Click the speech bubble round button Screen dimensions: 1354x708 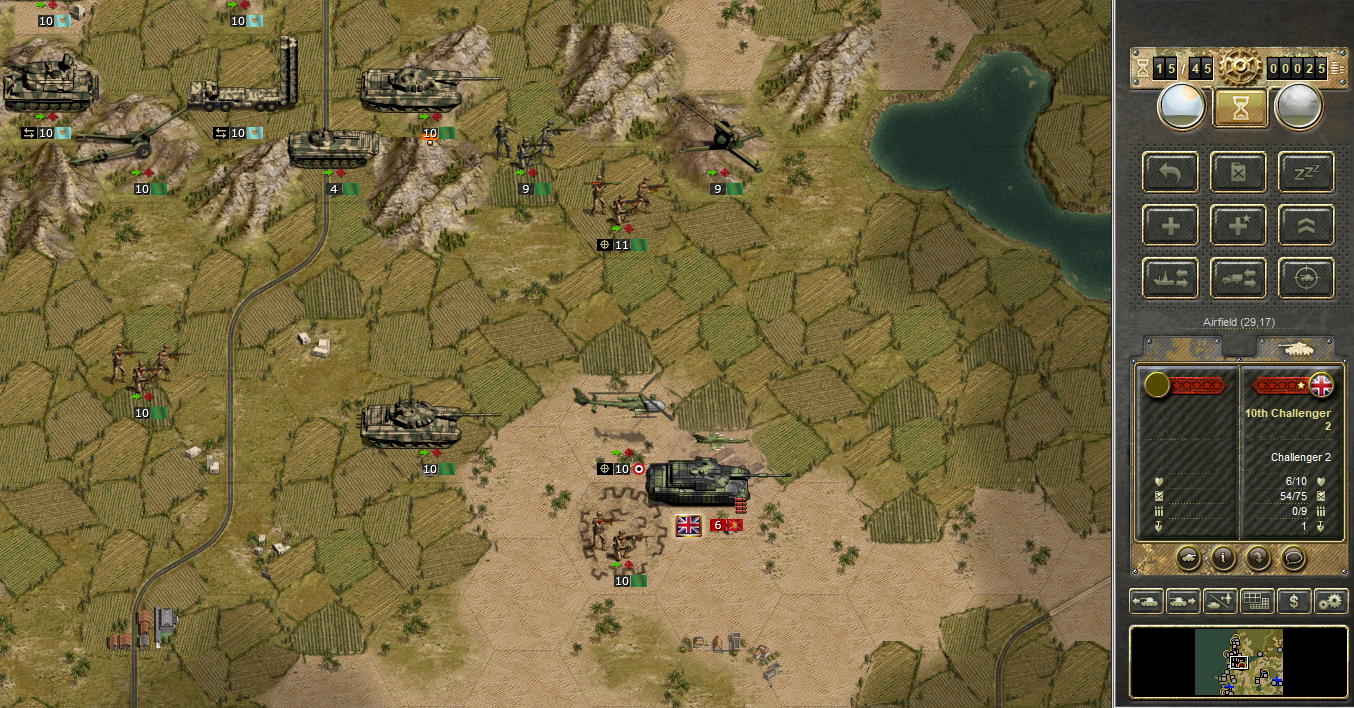(1293, 558)
